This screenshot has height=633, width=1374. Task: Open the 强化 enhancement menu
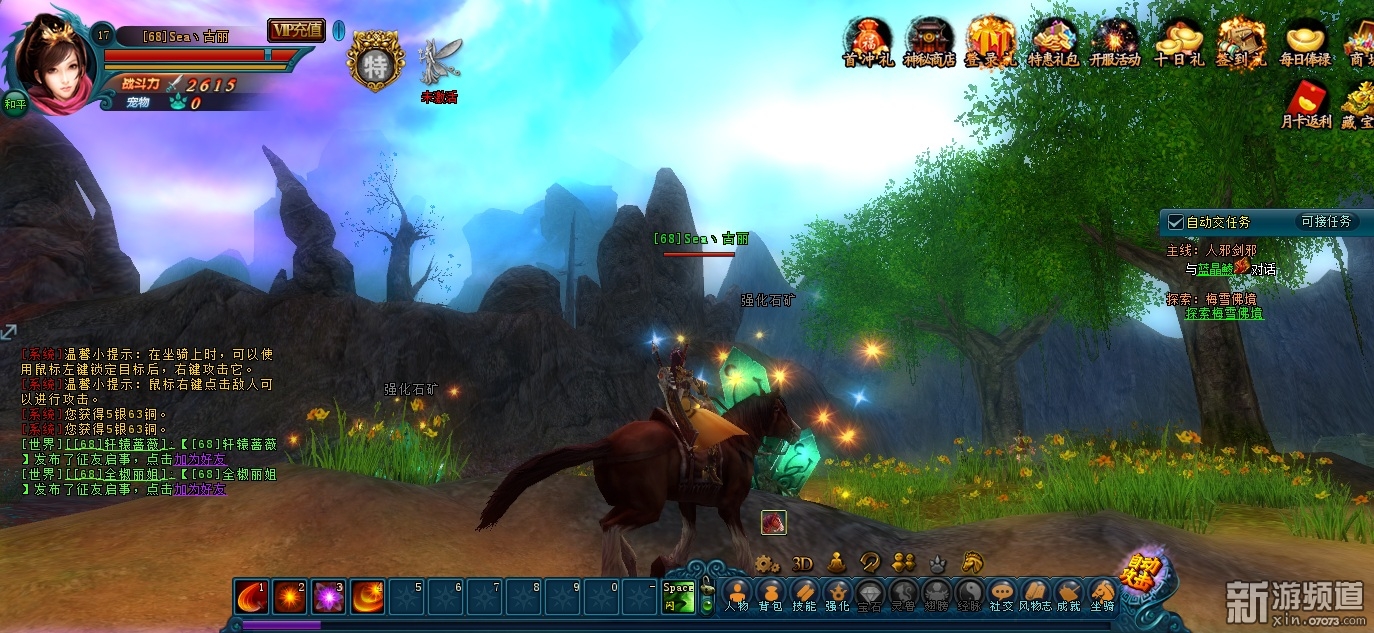(x=837, y=593)
